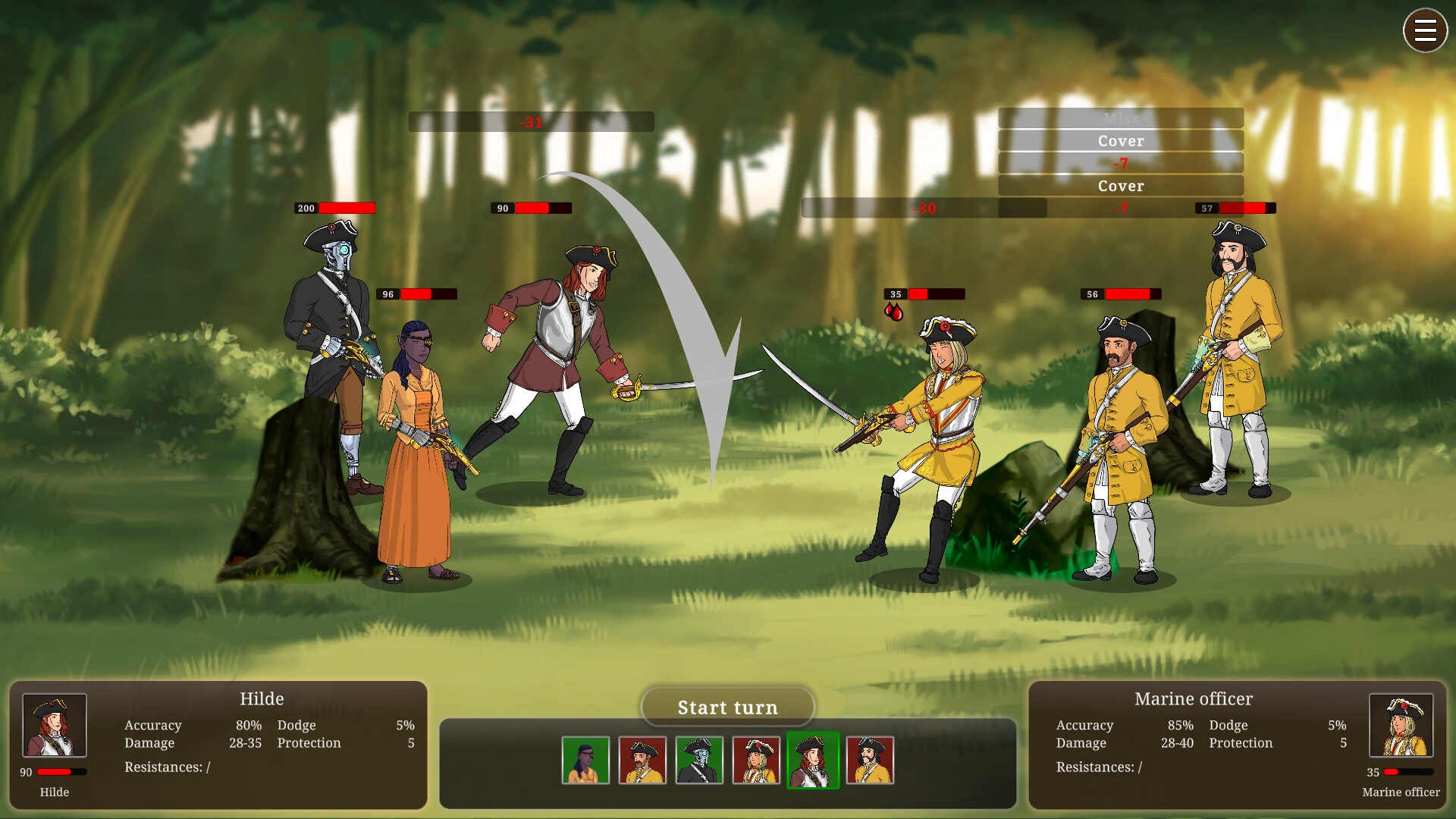Click the 35 health bar above the wounded officer

click(x=924, y=293)
